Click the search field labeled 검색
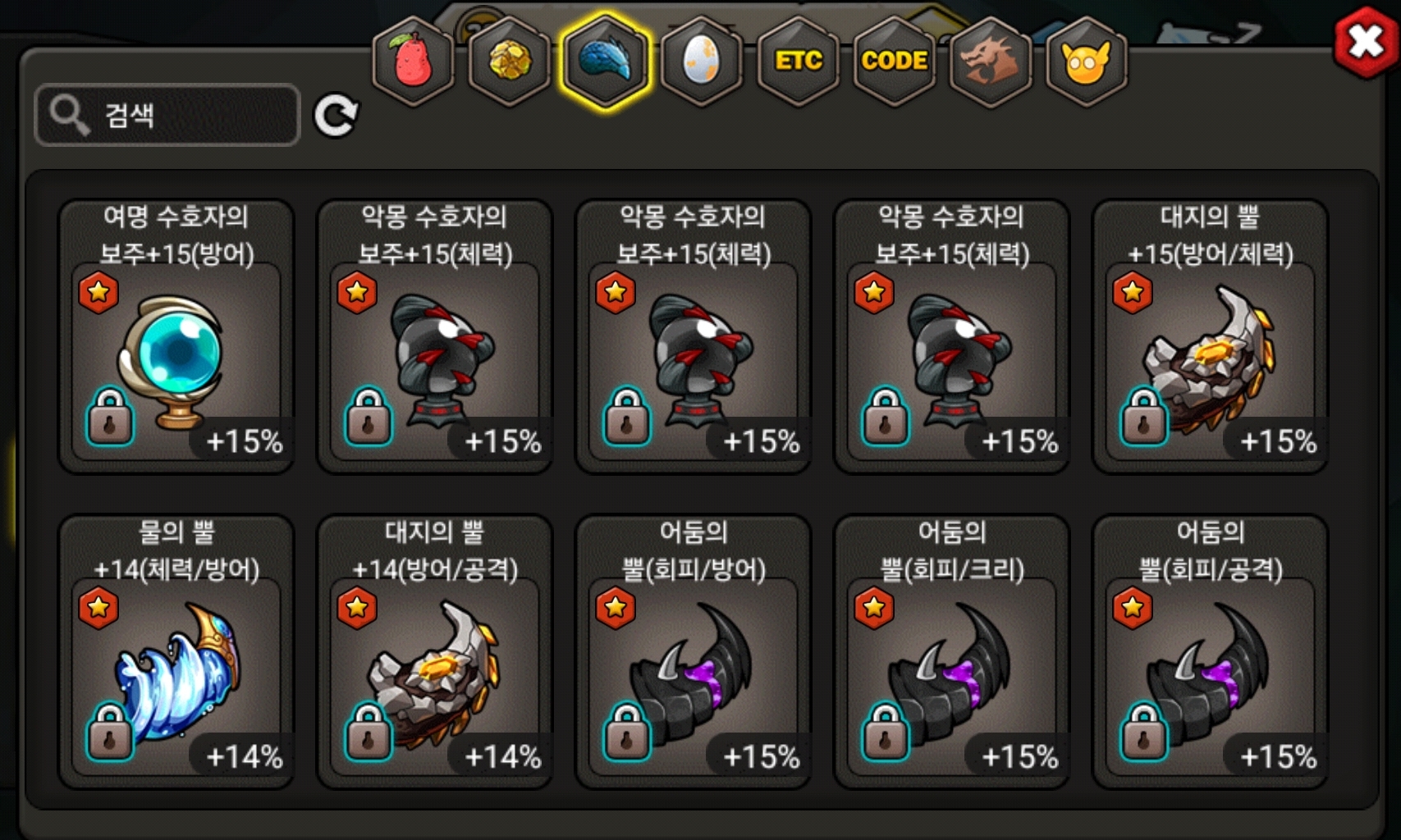 [x=167, y=115]
